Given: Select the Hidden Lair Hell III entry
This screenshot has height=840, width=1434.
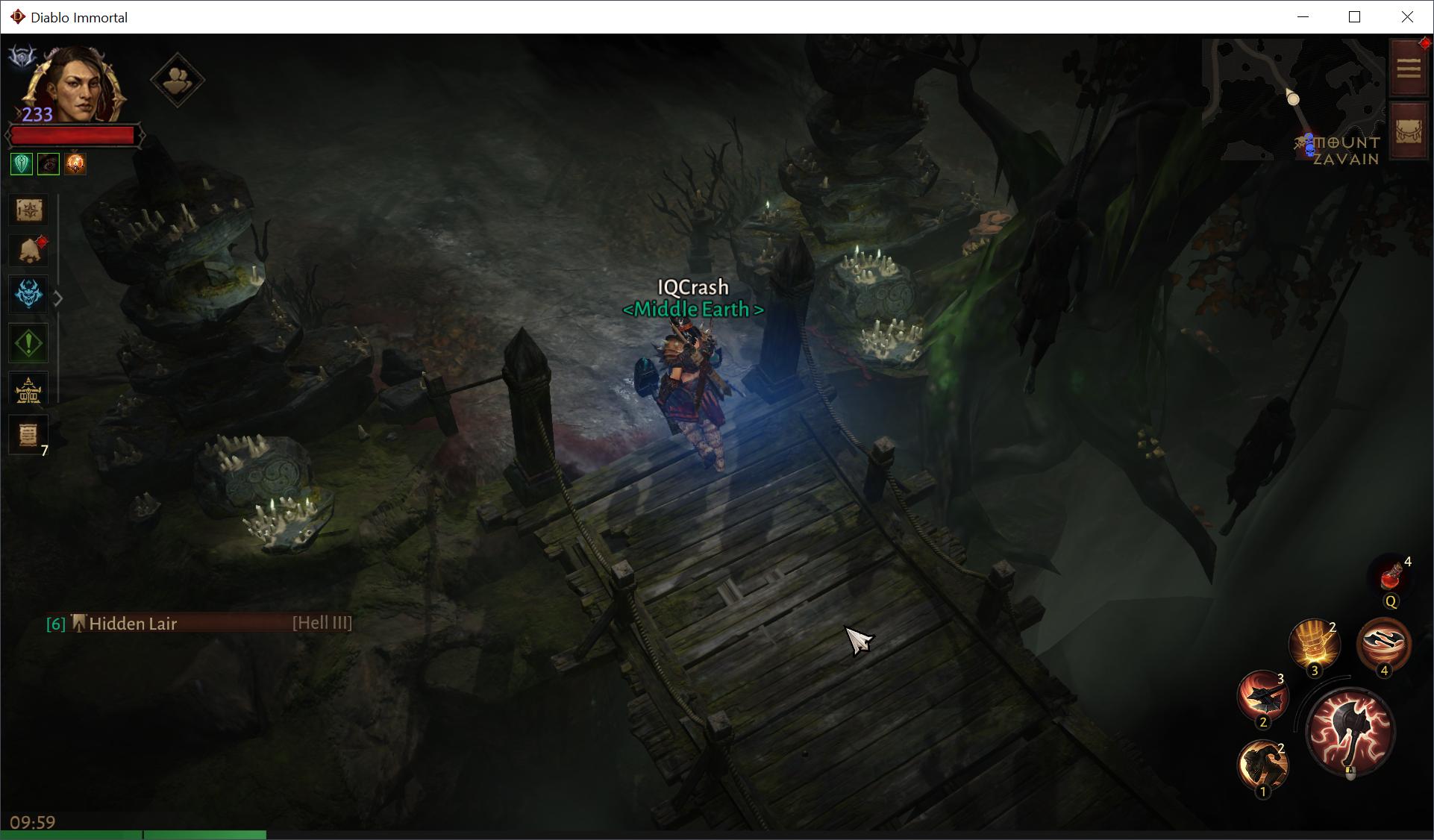Looking at the screenshot, I should click(199, 624).
